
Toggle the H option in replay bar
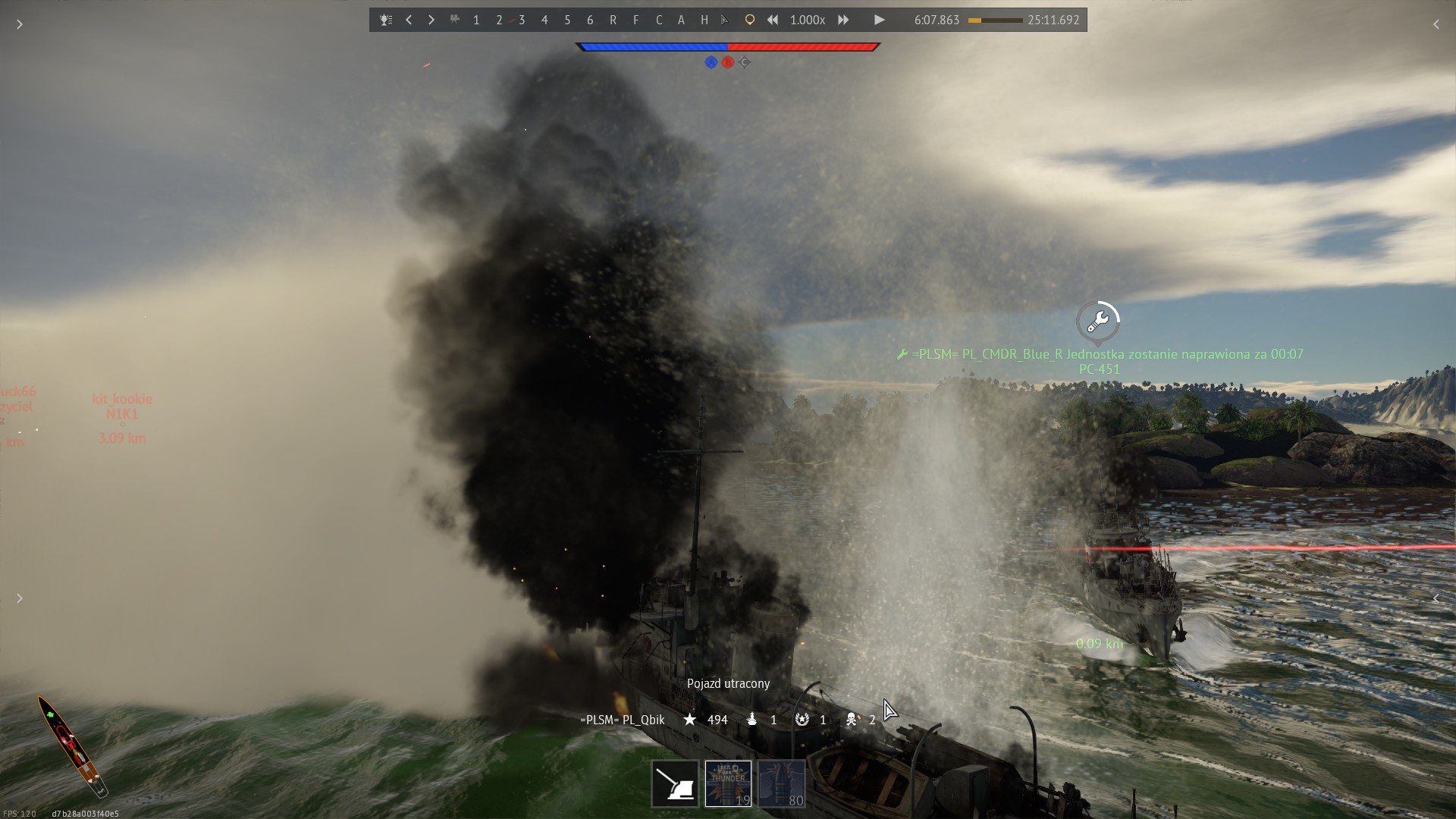(x=704, y=20)
